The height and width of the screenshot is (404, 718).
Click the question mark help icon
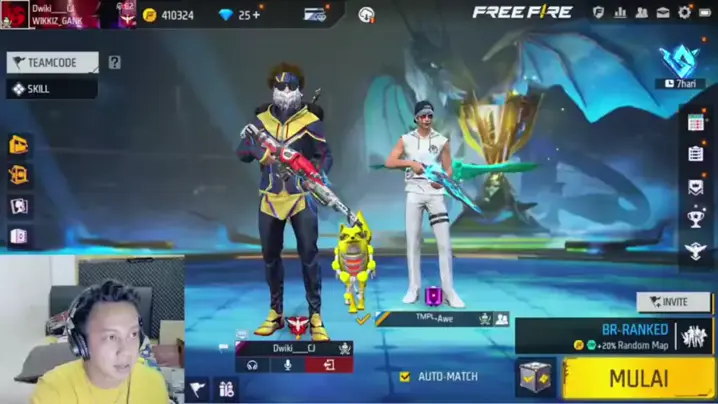pos(114,62)
